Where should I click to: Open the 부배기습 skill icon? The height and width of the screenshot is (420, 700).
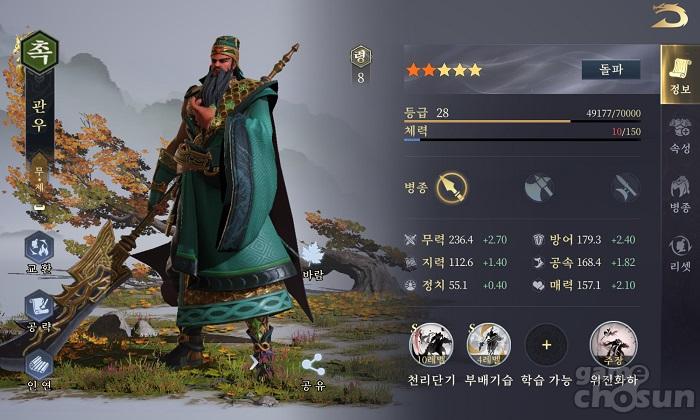[489, 345]
